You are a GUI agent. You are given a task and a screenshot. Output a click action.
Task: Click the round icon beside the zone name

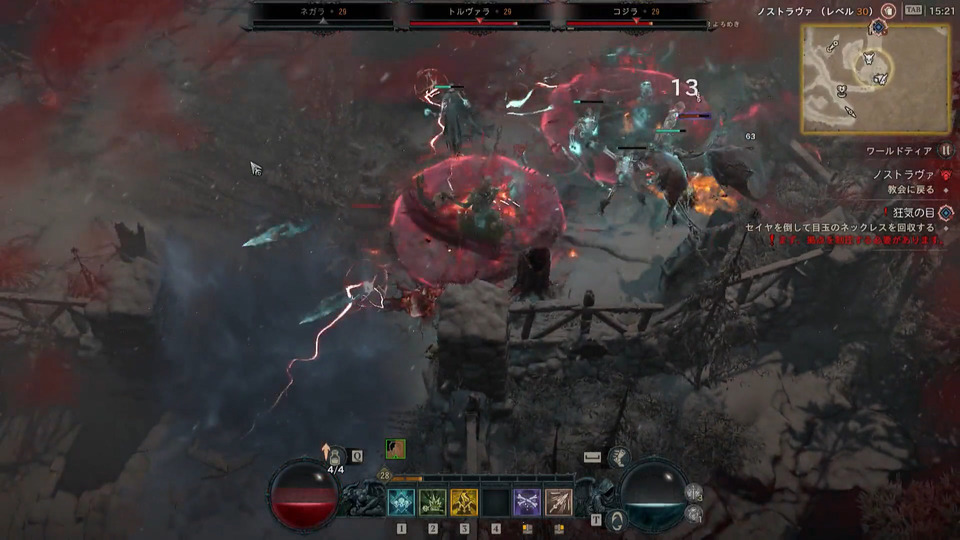(x=889, y=10)
